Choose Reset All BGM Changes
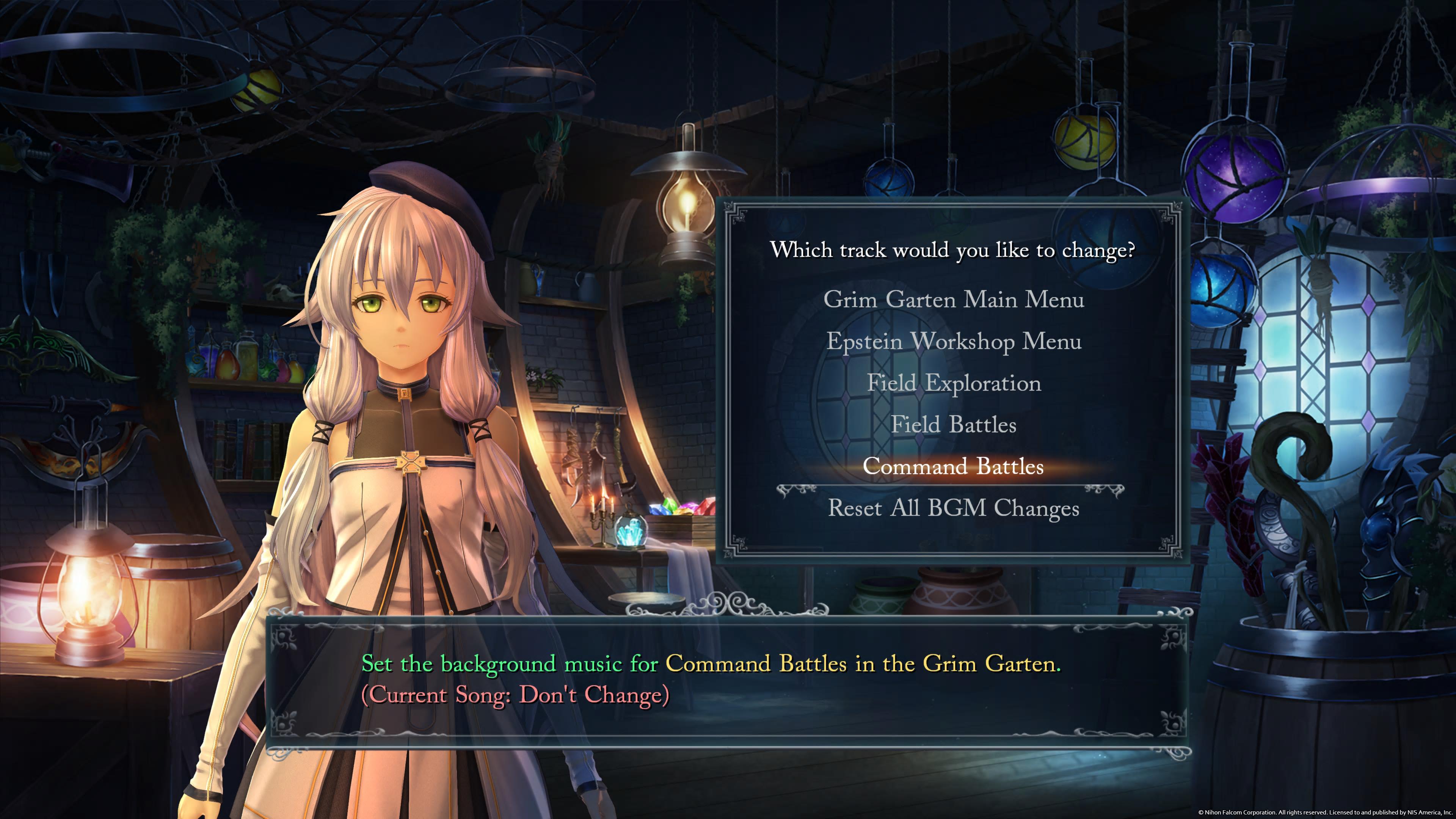1456x819 pixels. (x=954, y=508)
